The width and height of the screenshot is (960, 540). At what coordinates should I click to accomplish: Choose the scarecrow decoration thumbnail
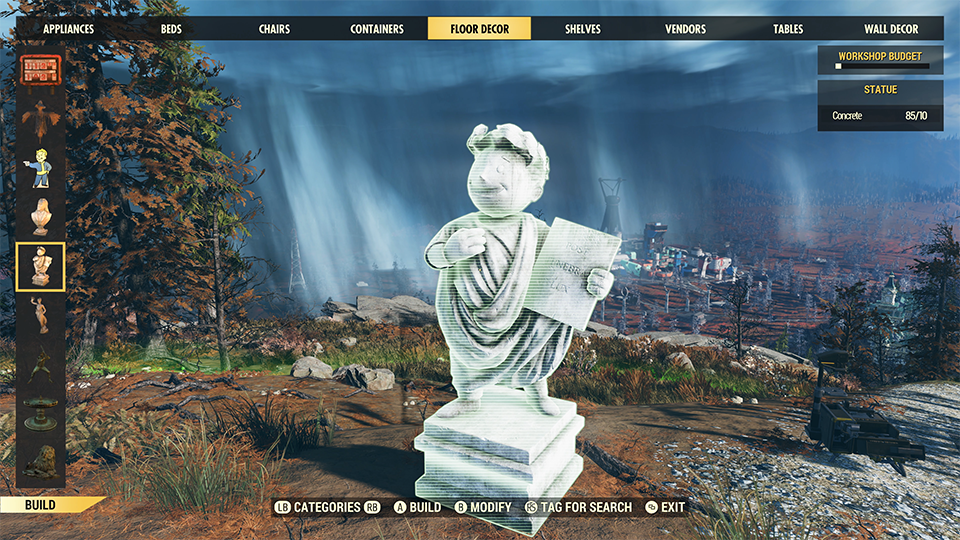point(41,119)
